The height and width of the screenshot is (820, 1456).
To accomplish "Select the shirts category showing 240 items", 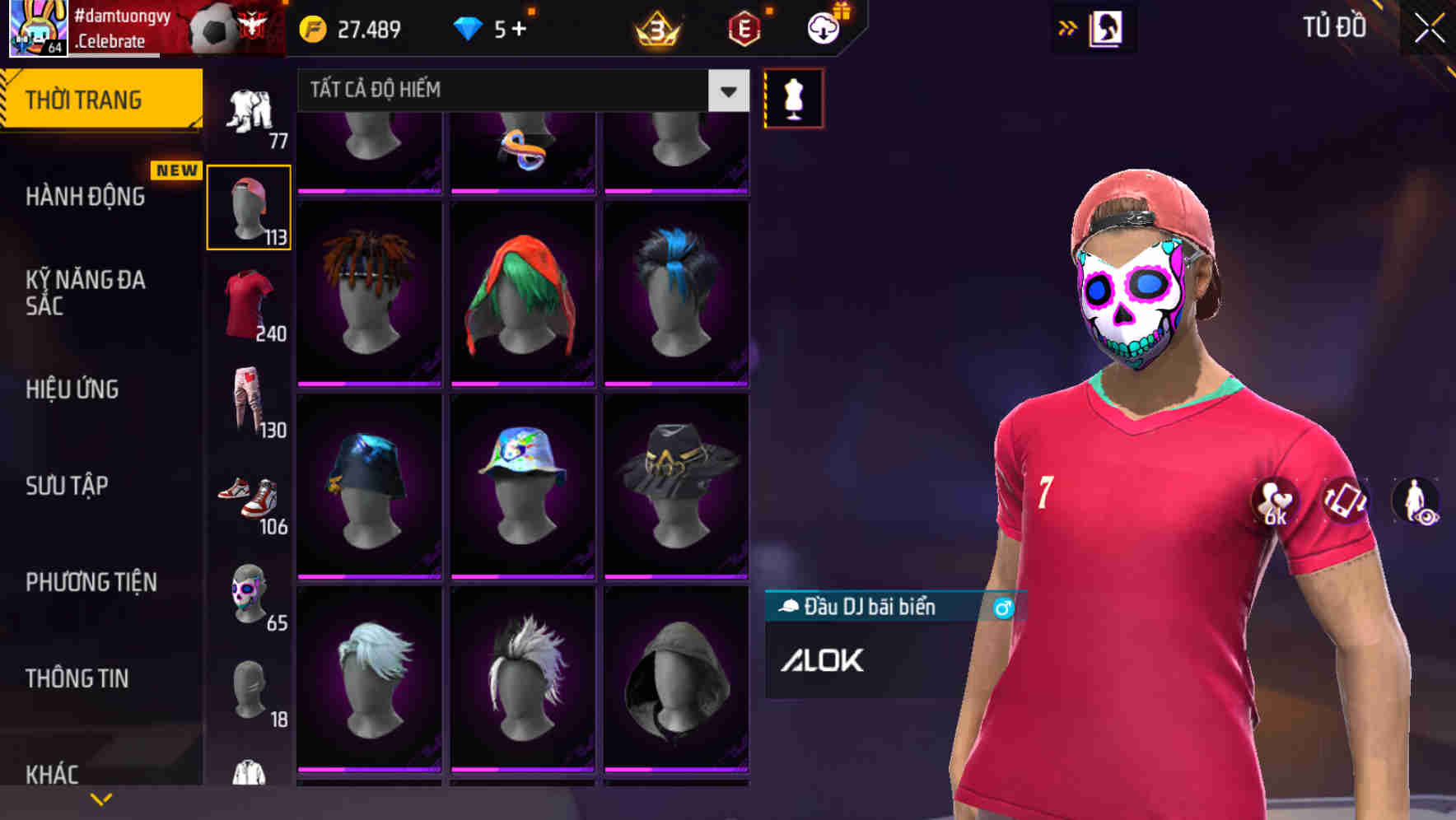I will point(248,305).
